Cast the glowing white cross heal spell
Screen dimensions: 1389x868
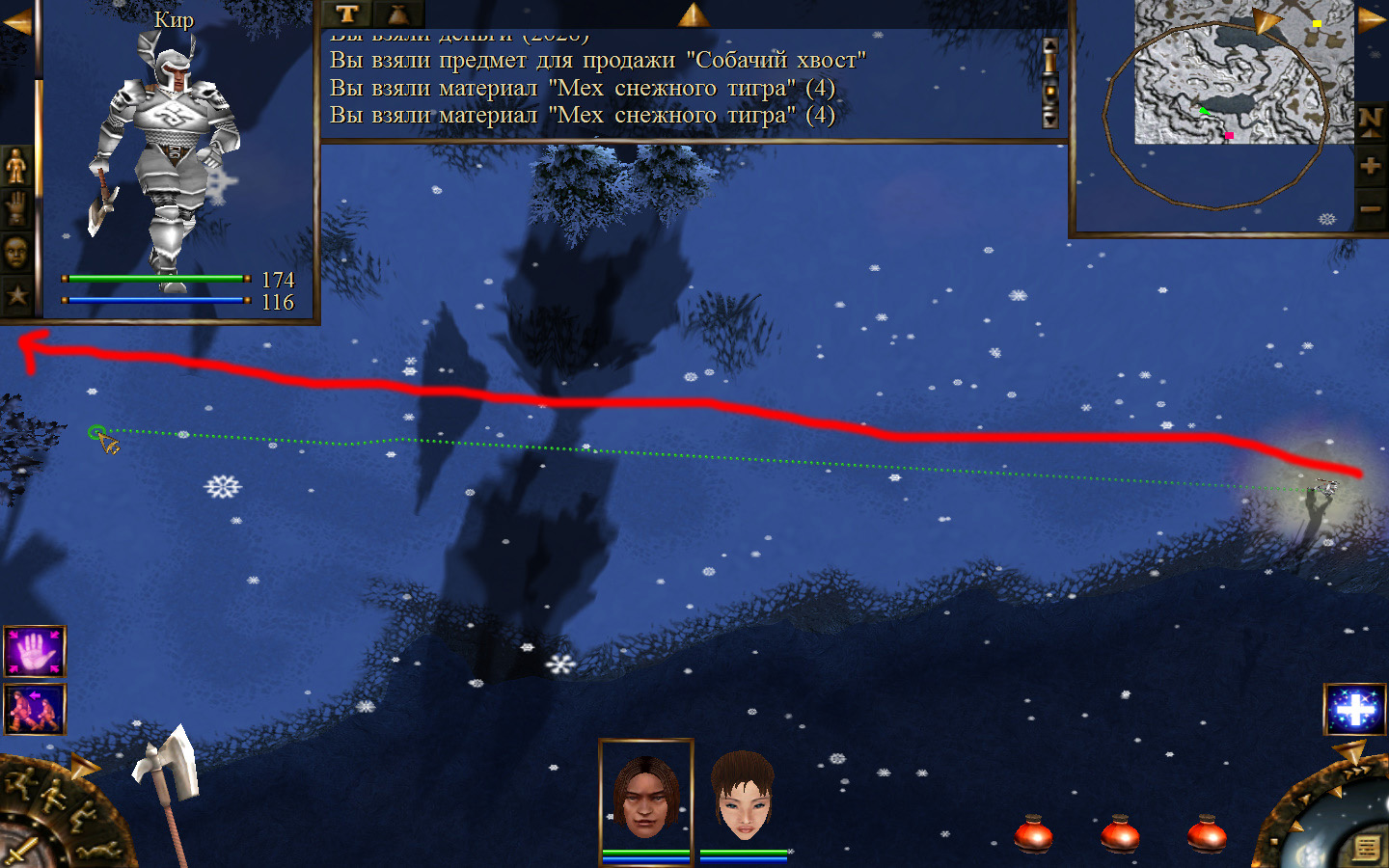click(1354, 710)
